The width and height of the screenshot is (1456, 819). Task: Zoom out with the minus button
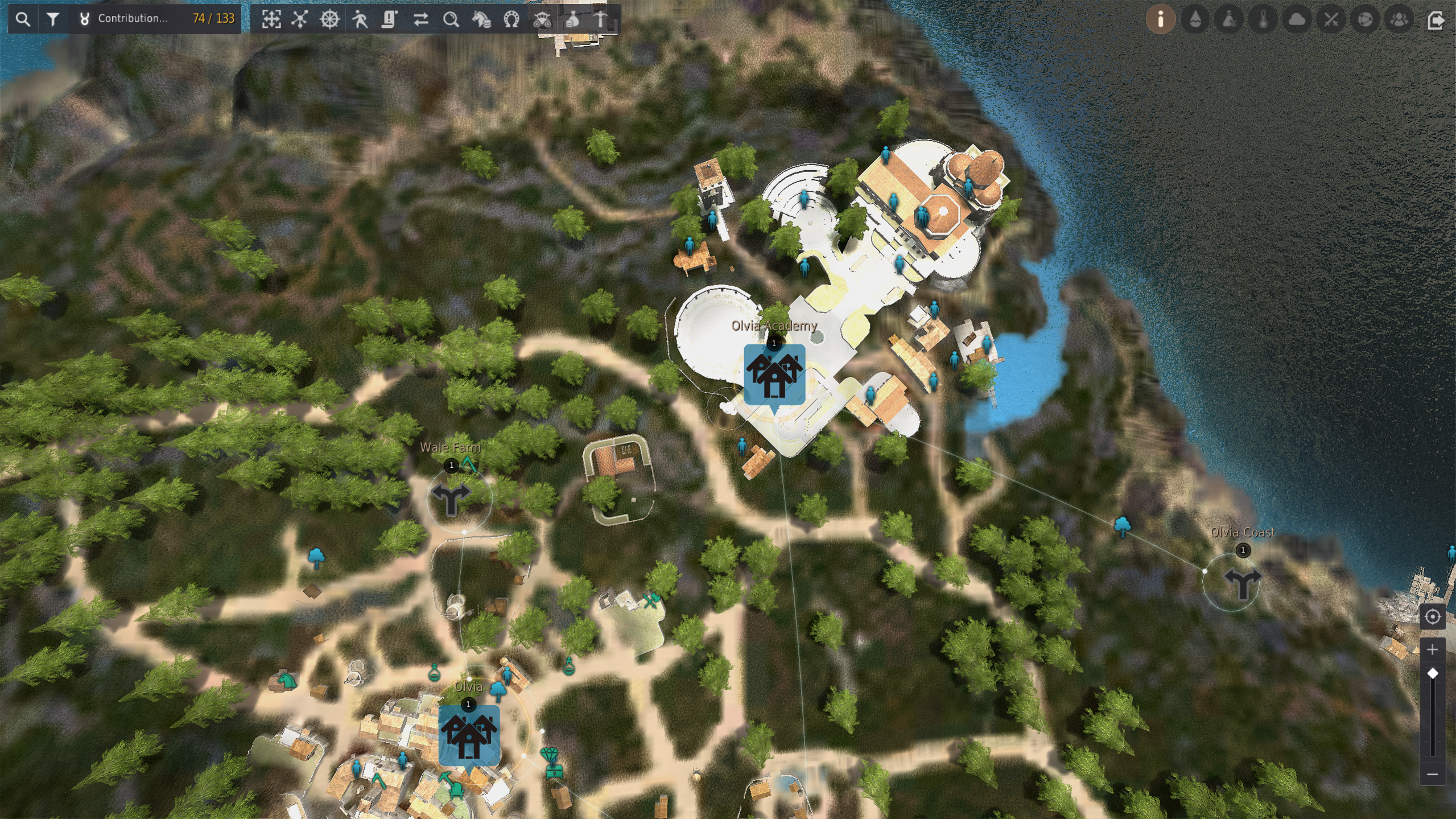coord(1432,774)
